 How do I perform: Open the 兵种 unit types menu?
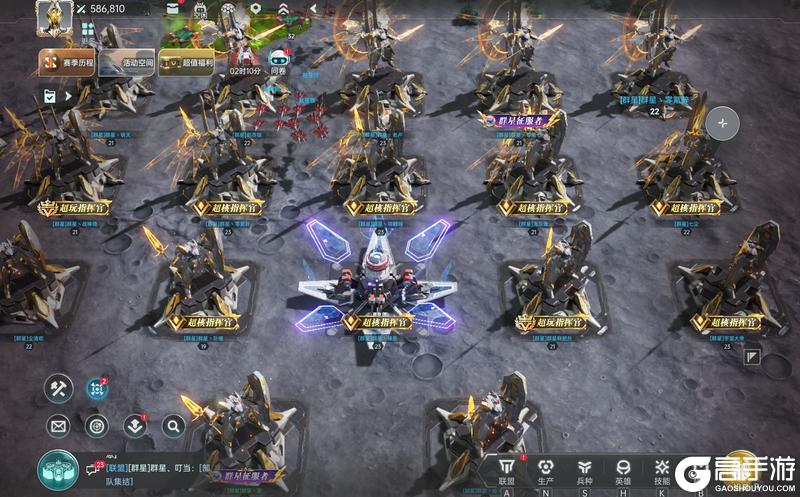585,470
